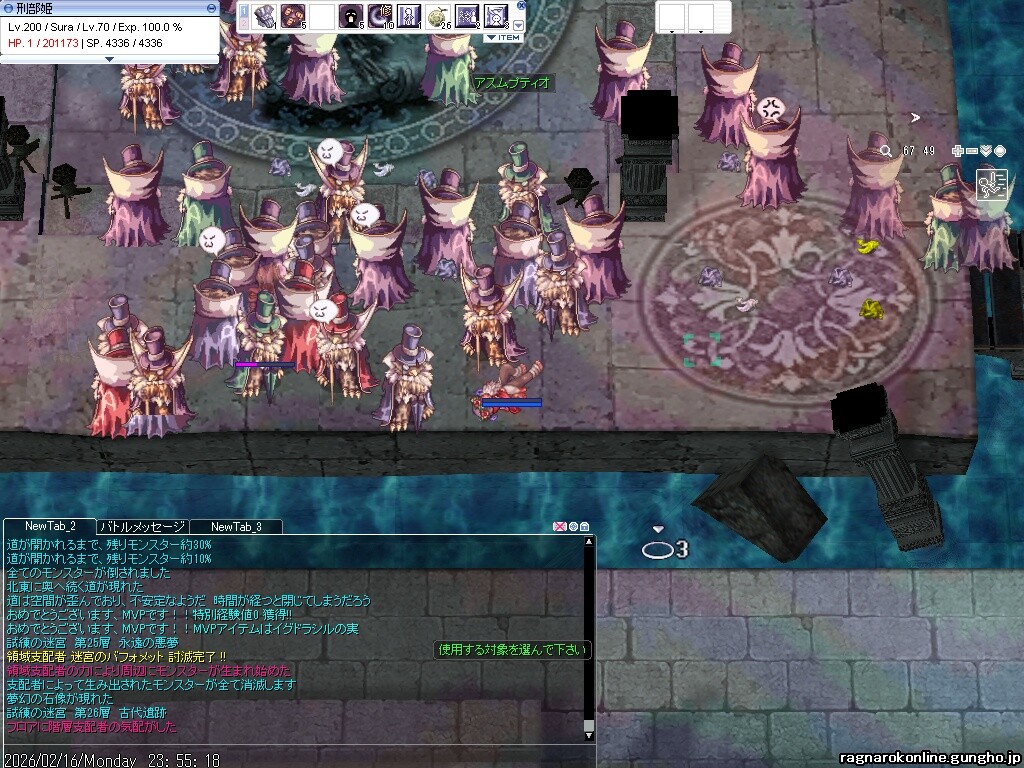
Task: Click the minimap minus zoom button
Action: 972,151
